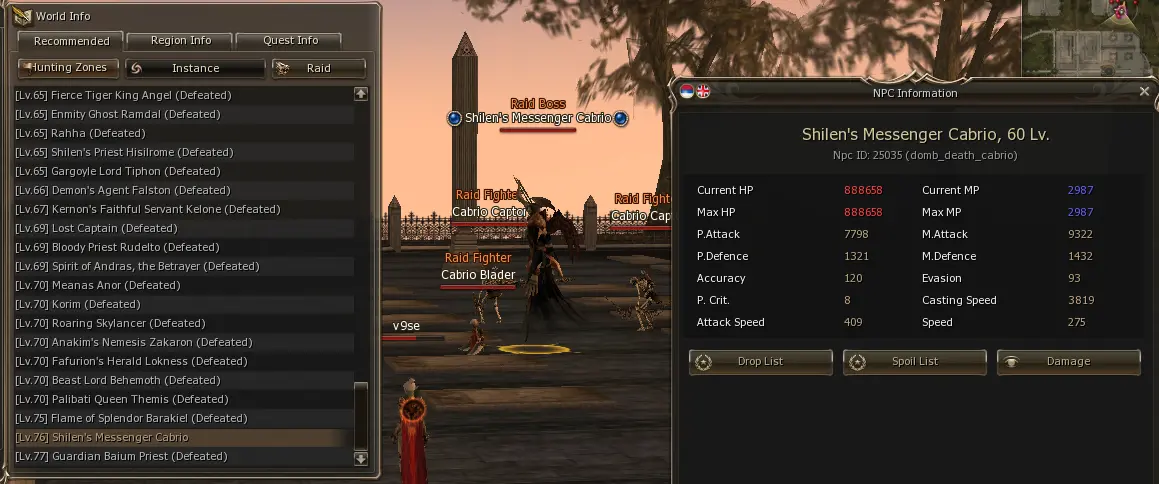Screen dimensions: 1159x484
Task: Click the raid list scroll-down arrow
Action: click(361, 458)
